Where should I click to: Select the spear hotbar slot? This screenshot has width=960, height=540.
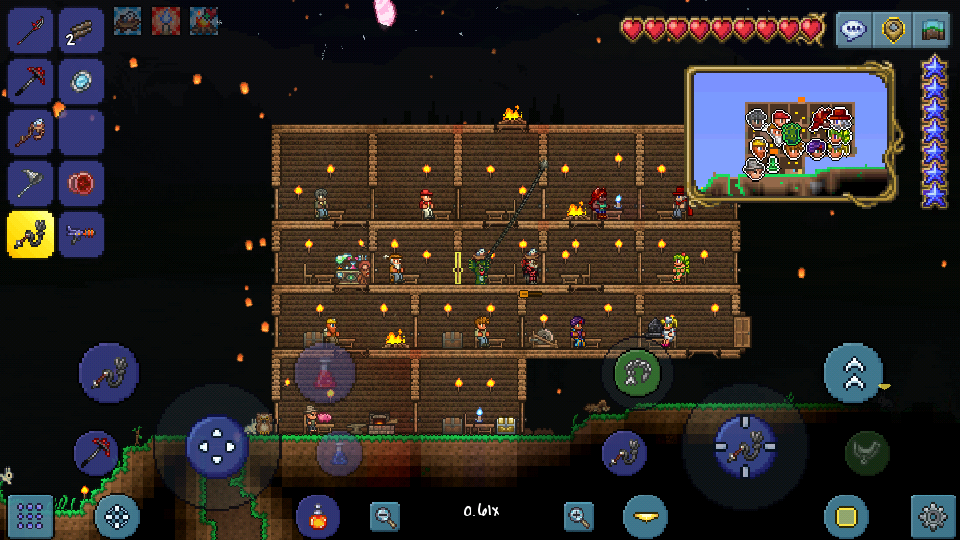tap(30, 30)
